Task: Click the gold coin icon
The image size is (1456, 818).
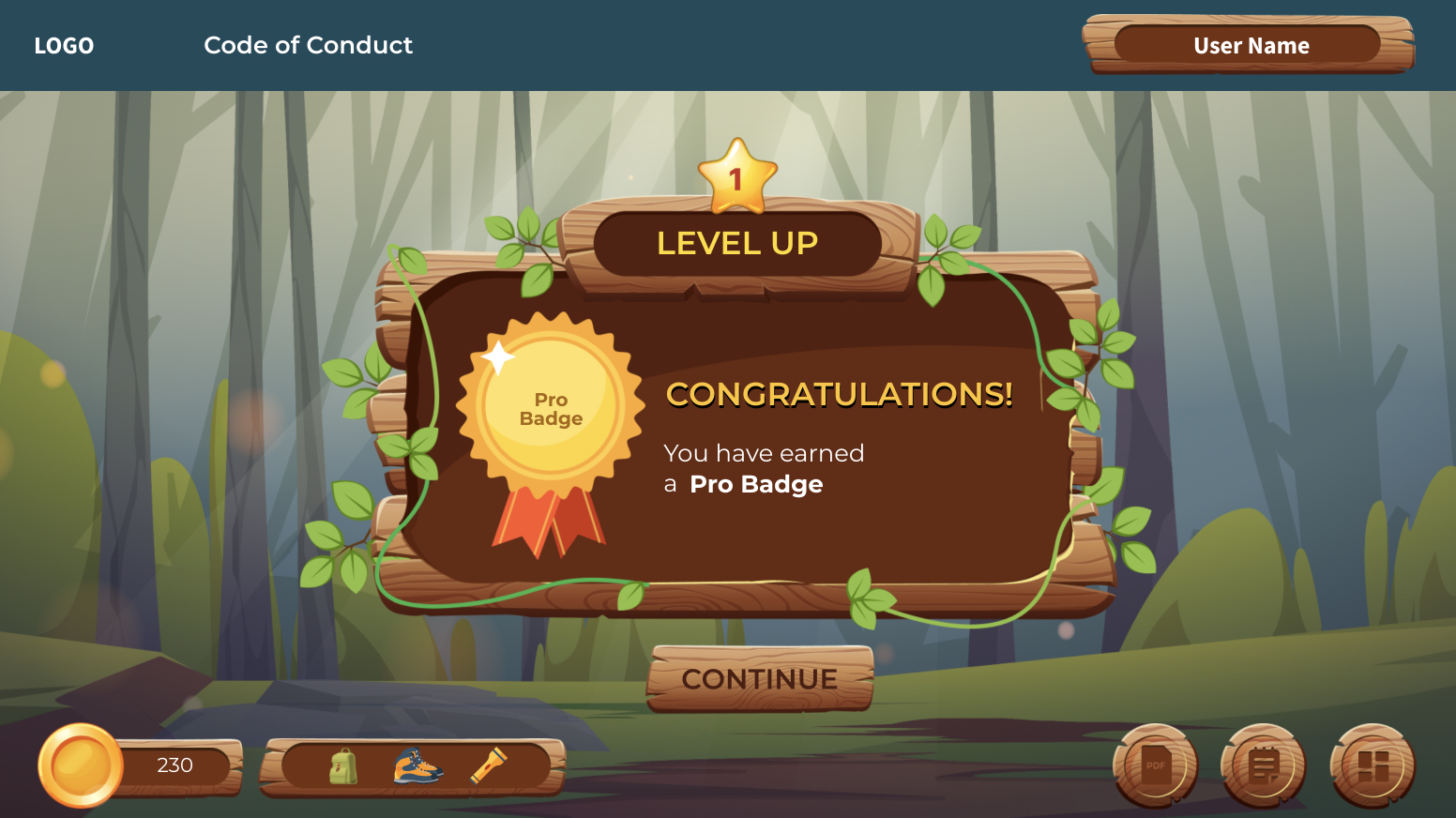Action: [x=81, y=765]
